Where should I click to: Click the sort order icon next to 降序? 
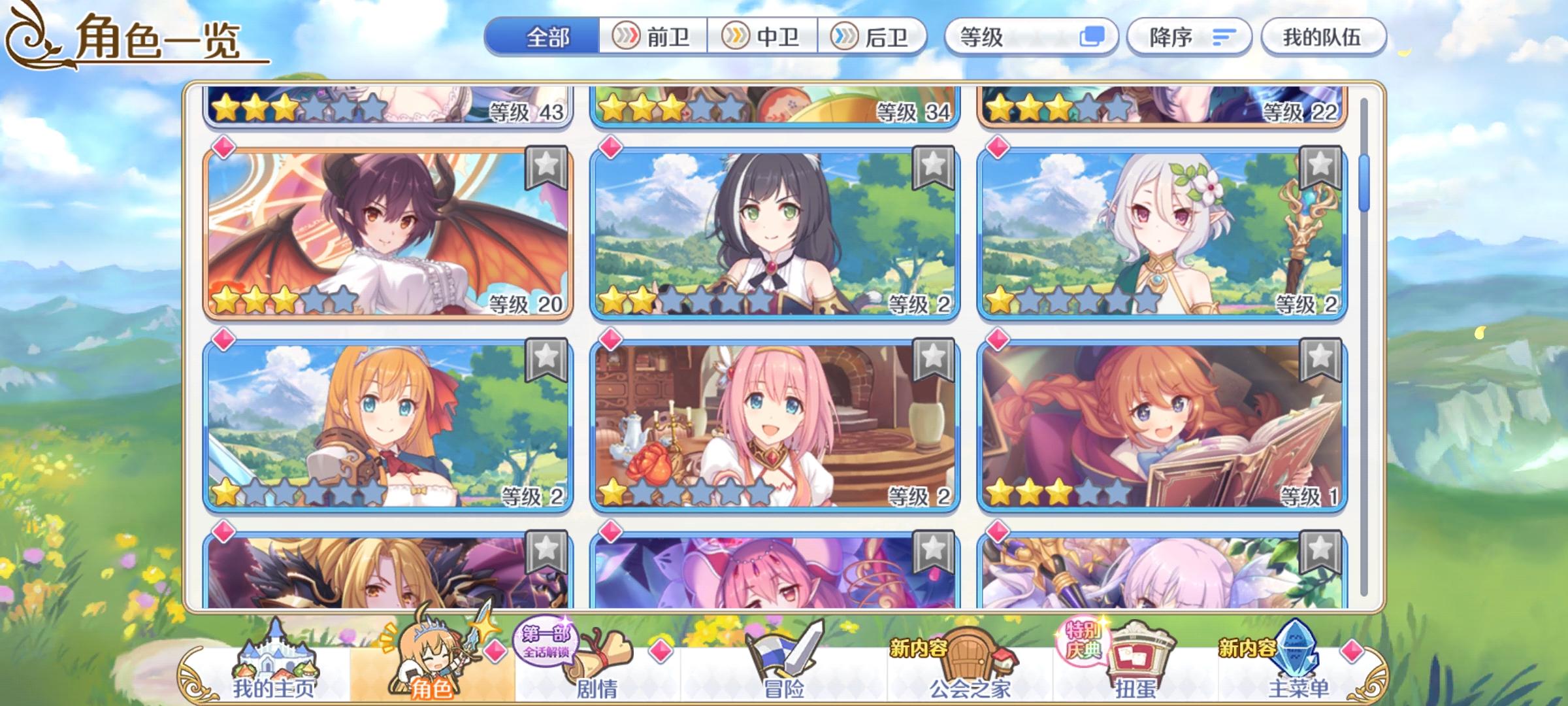pos(1222,37)
